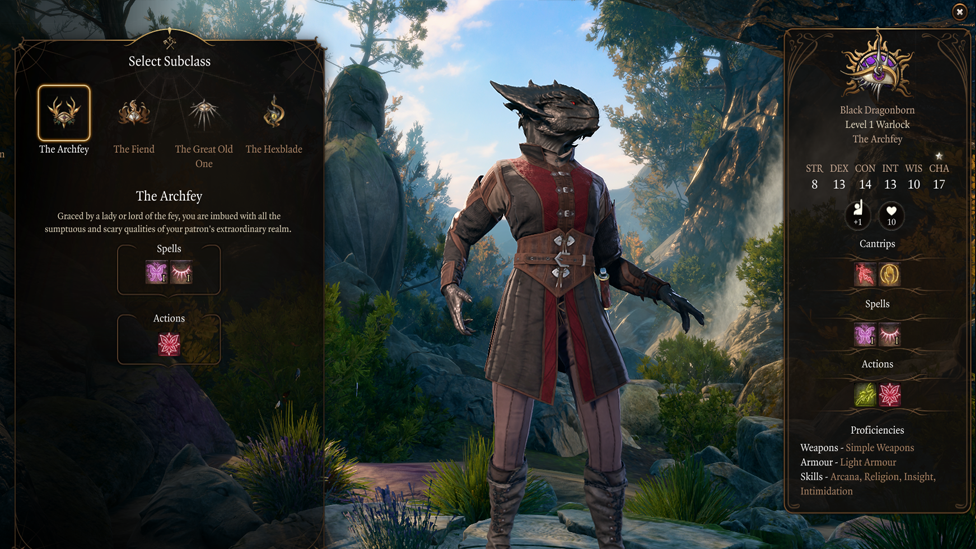Close the character creation screen
This screenshot has width=976, height=549.
click(x=959, y=12)
